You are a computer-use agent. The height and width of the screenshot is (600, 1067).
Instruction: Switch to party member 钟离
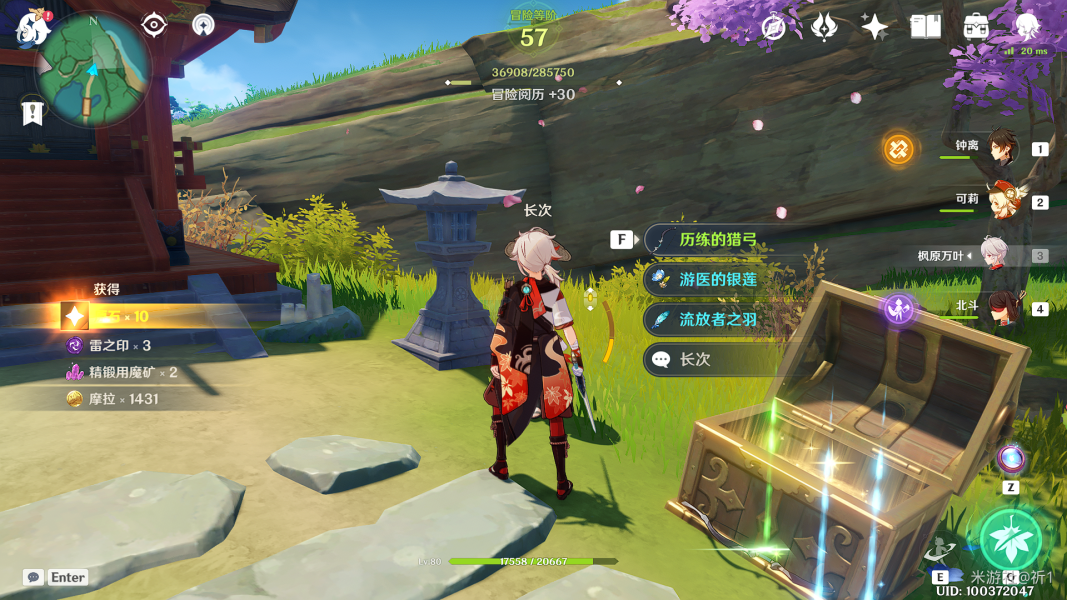point(1001,148)
